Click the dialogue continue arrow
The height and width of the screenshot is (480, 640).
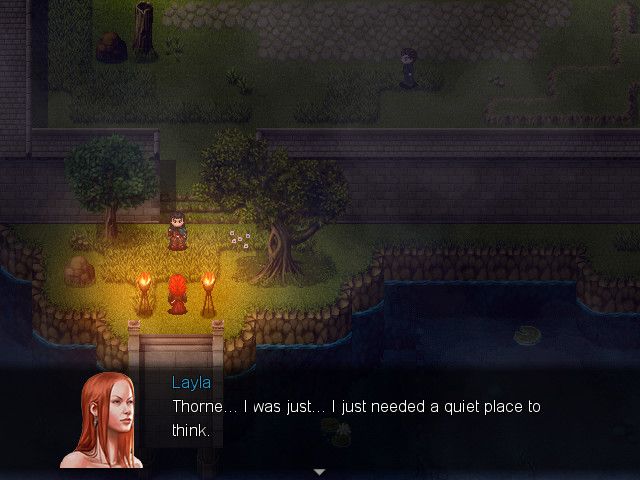point(320,471)
